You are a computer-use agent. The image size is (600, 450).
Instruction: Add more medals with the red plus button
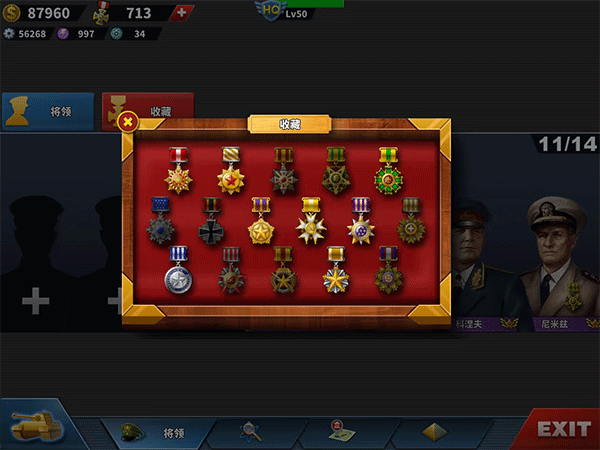[x=180, y=13]
